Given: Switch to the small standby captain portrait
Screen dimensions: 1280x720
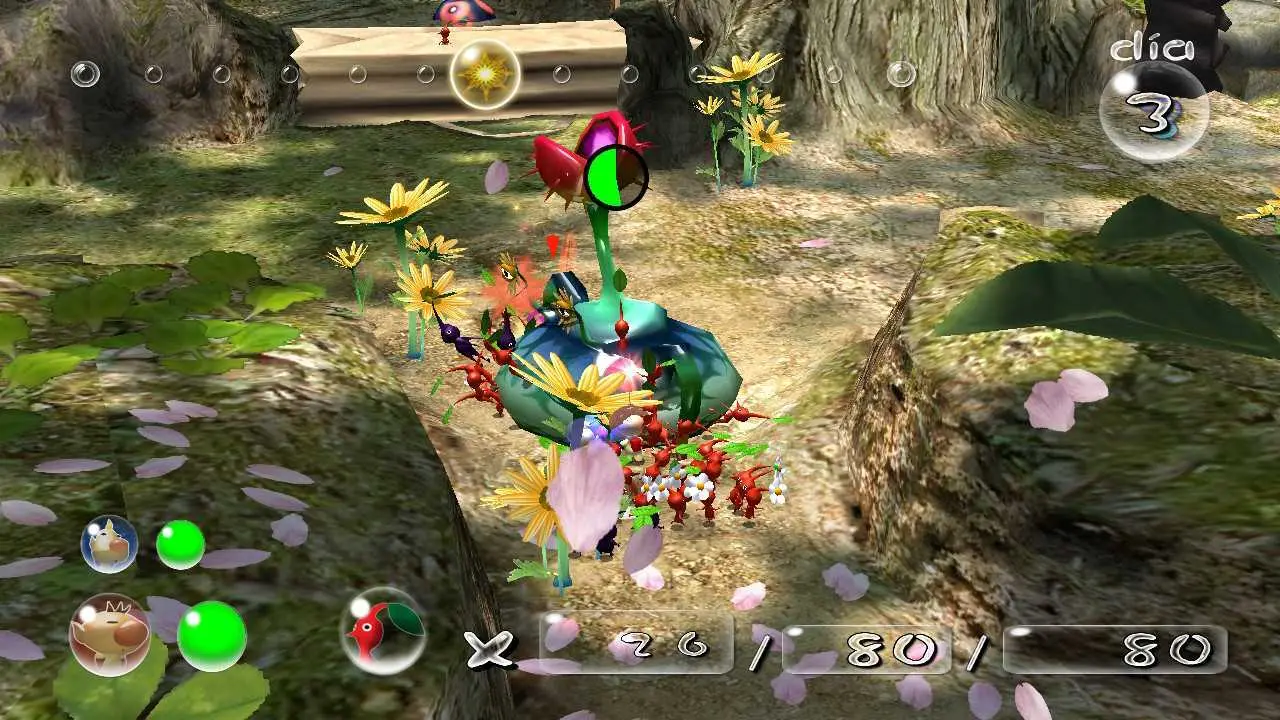Looking at the screenshot, I should point(109,544).
